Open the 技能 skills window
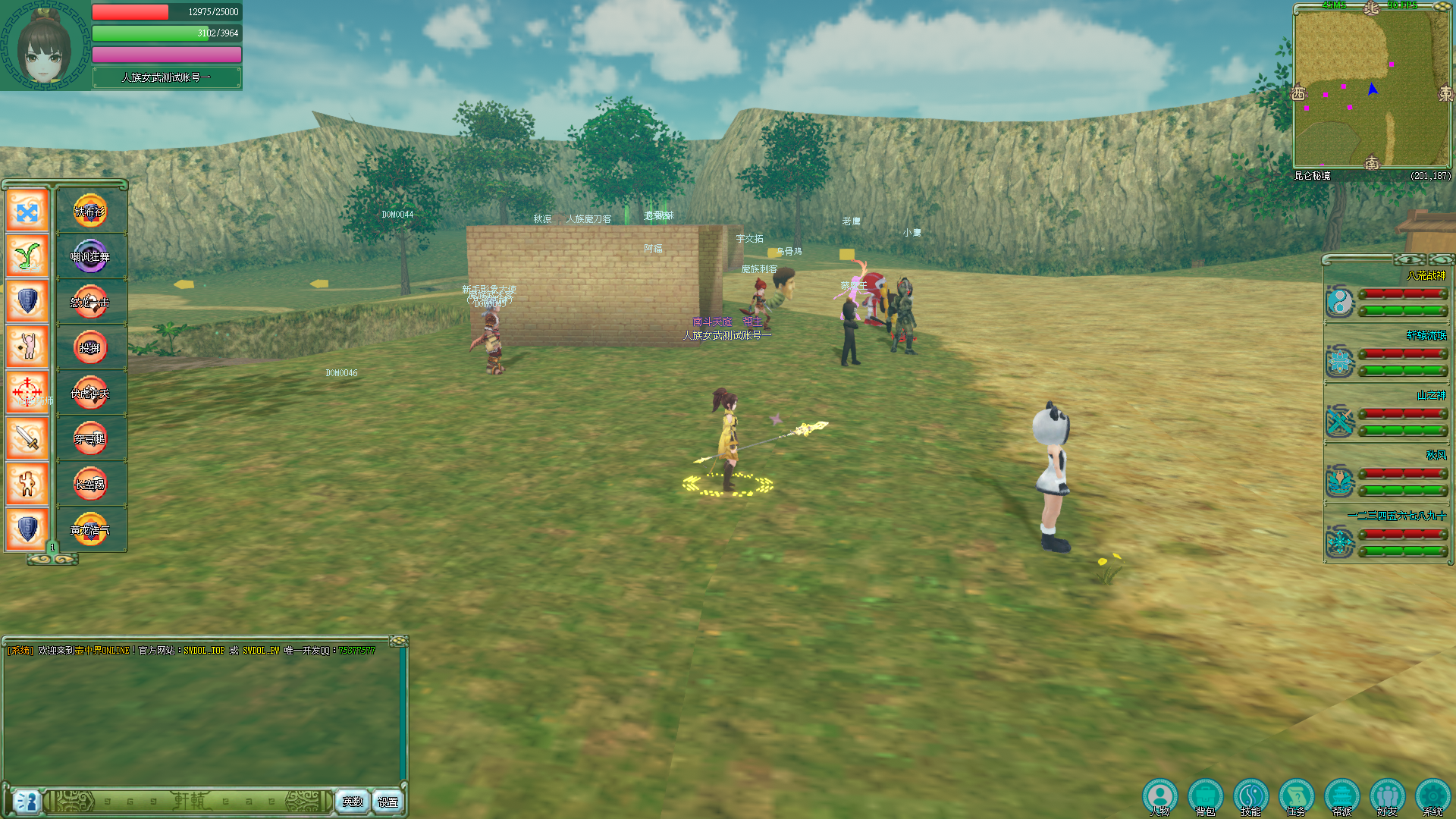1456x819 pixels. point(1250,797)
